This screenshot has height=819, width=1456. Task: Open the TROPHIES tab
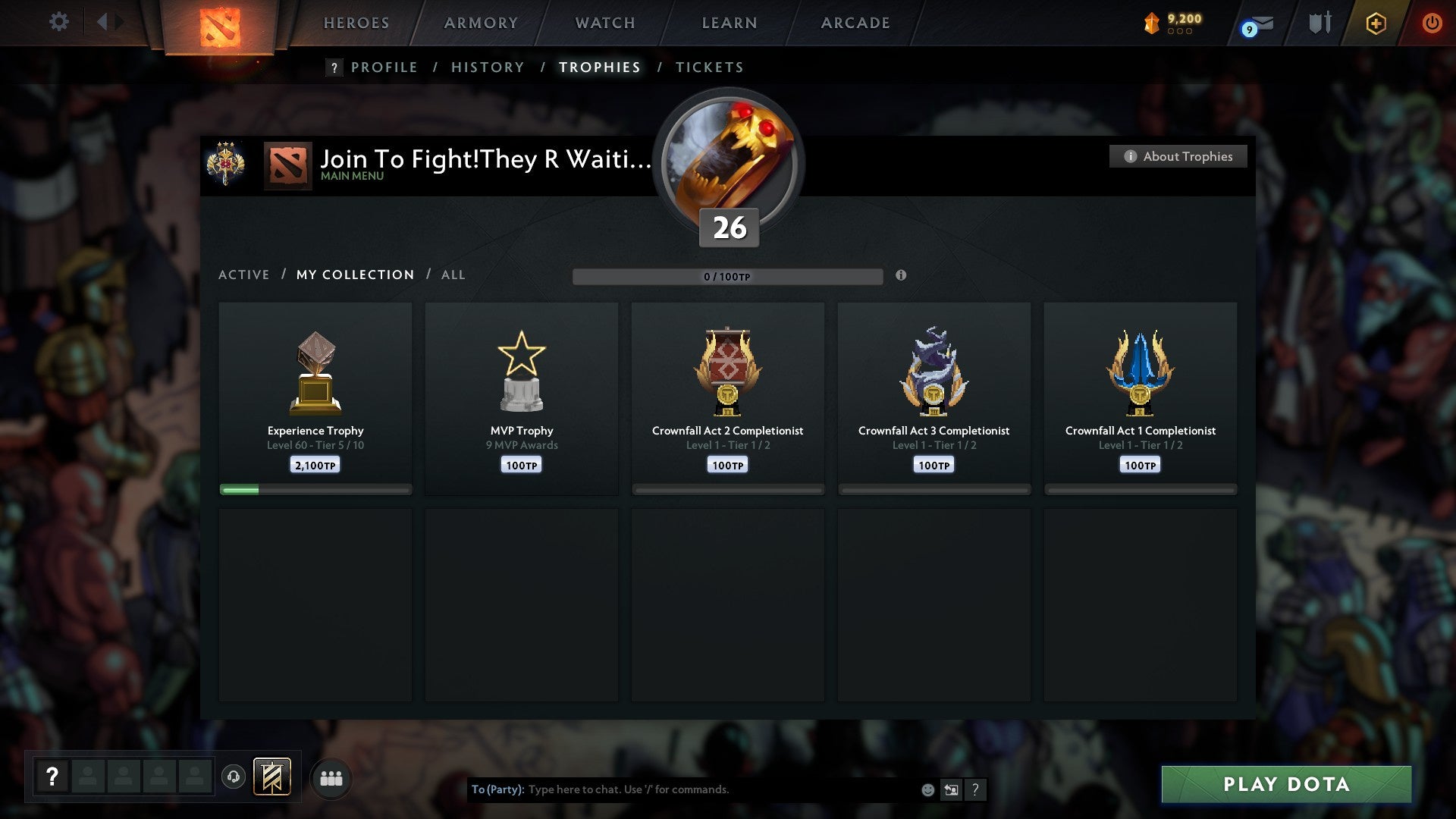(599, 67)
